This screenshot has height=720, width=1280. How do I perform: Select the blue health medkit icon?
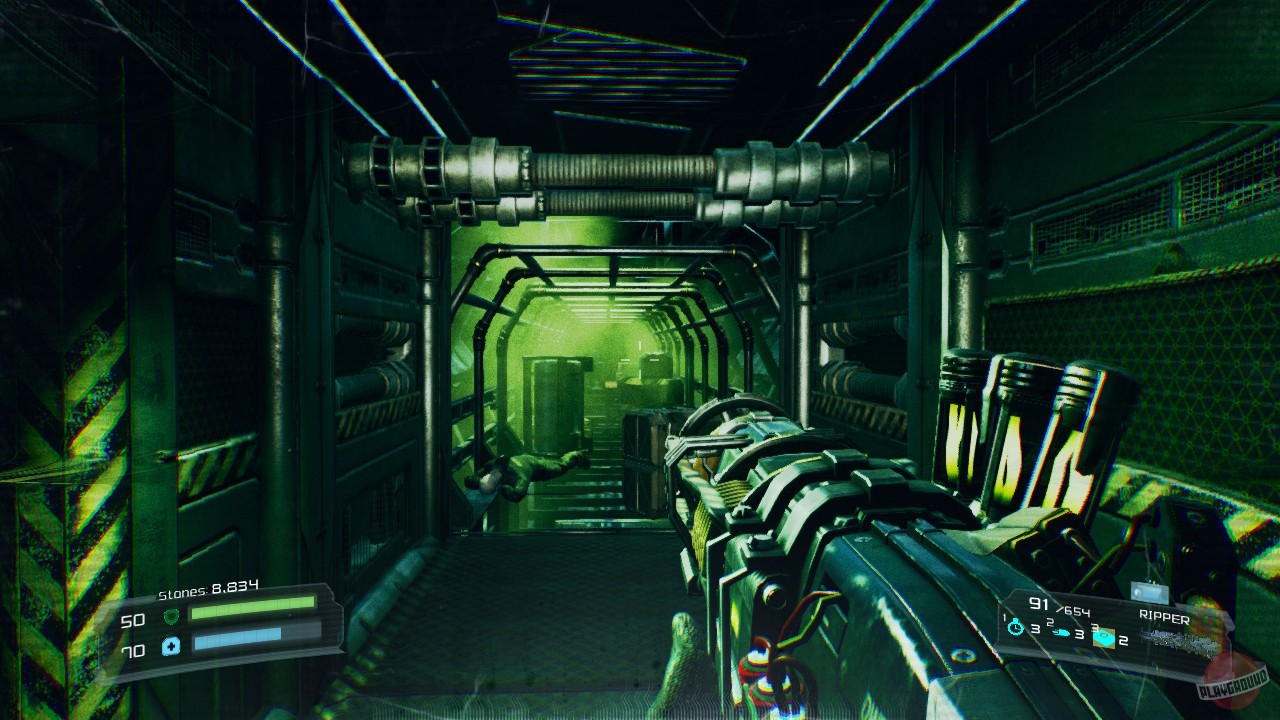170,645
